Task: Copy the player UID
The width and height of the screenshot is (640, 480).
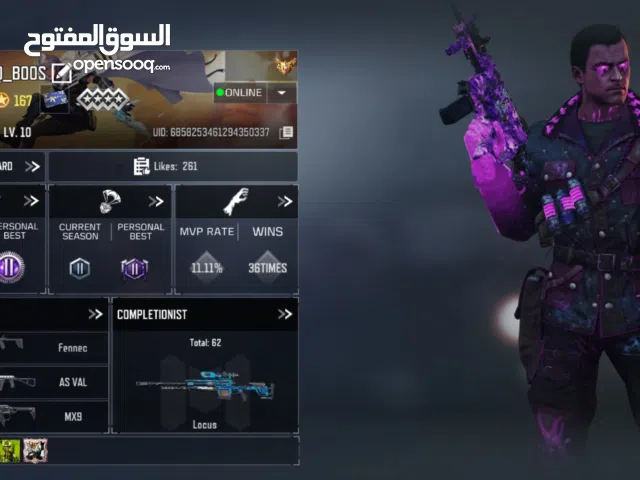Action: pyautogui.click(x=286, y=132)
